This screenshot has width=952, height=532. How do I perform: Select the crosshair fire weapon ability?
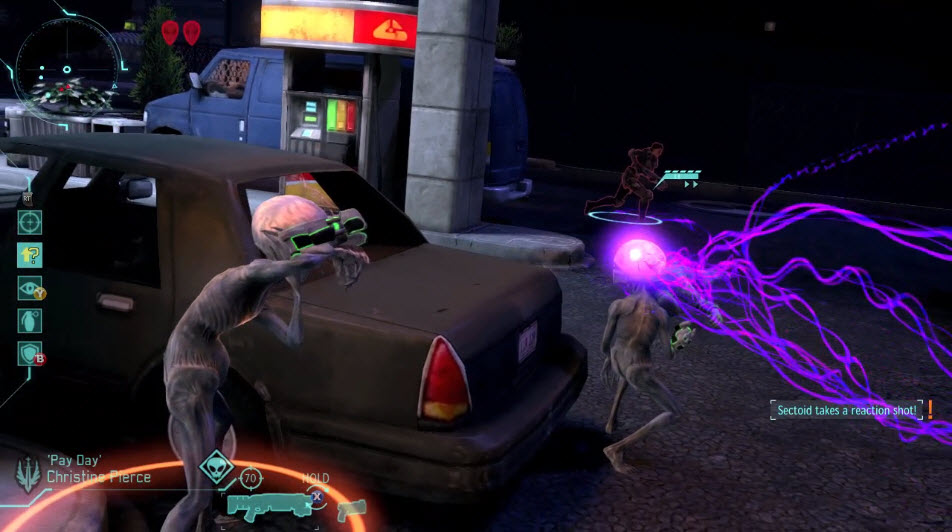[x=30, y=222]
